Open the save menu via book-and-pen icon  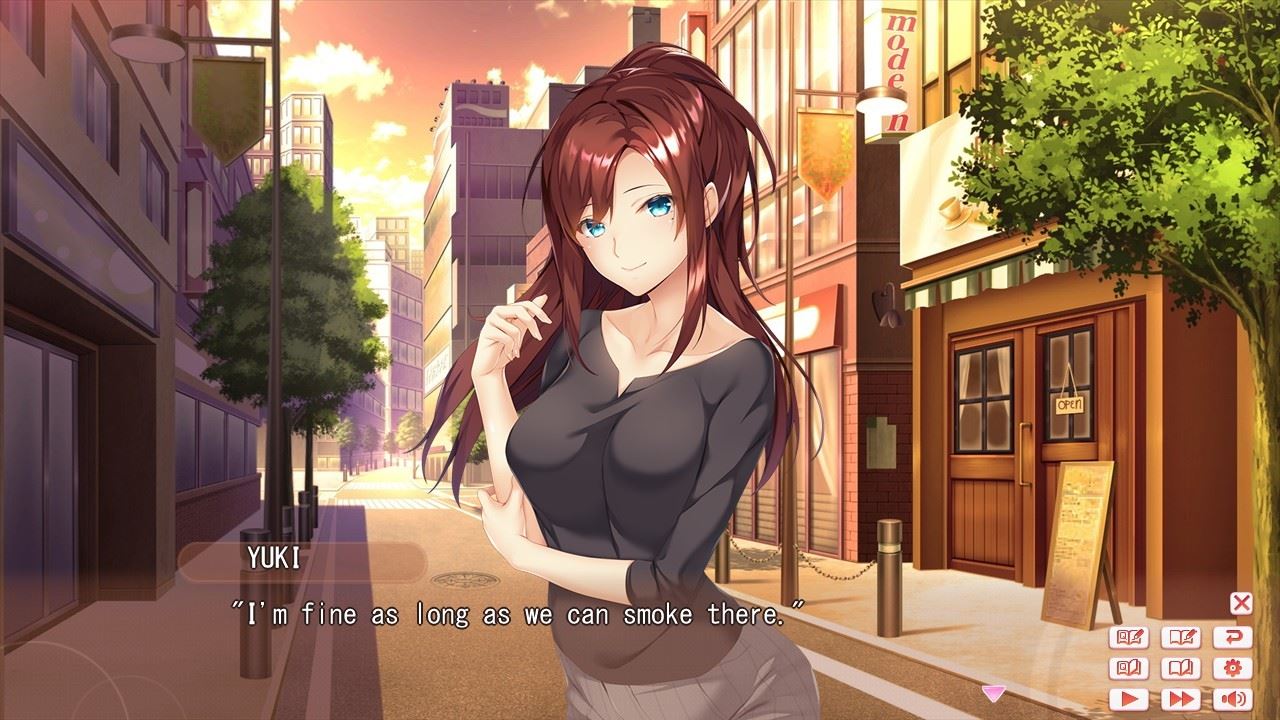(1181, 637)
